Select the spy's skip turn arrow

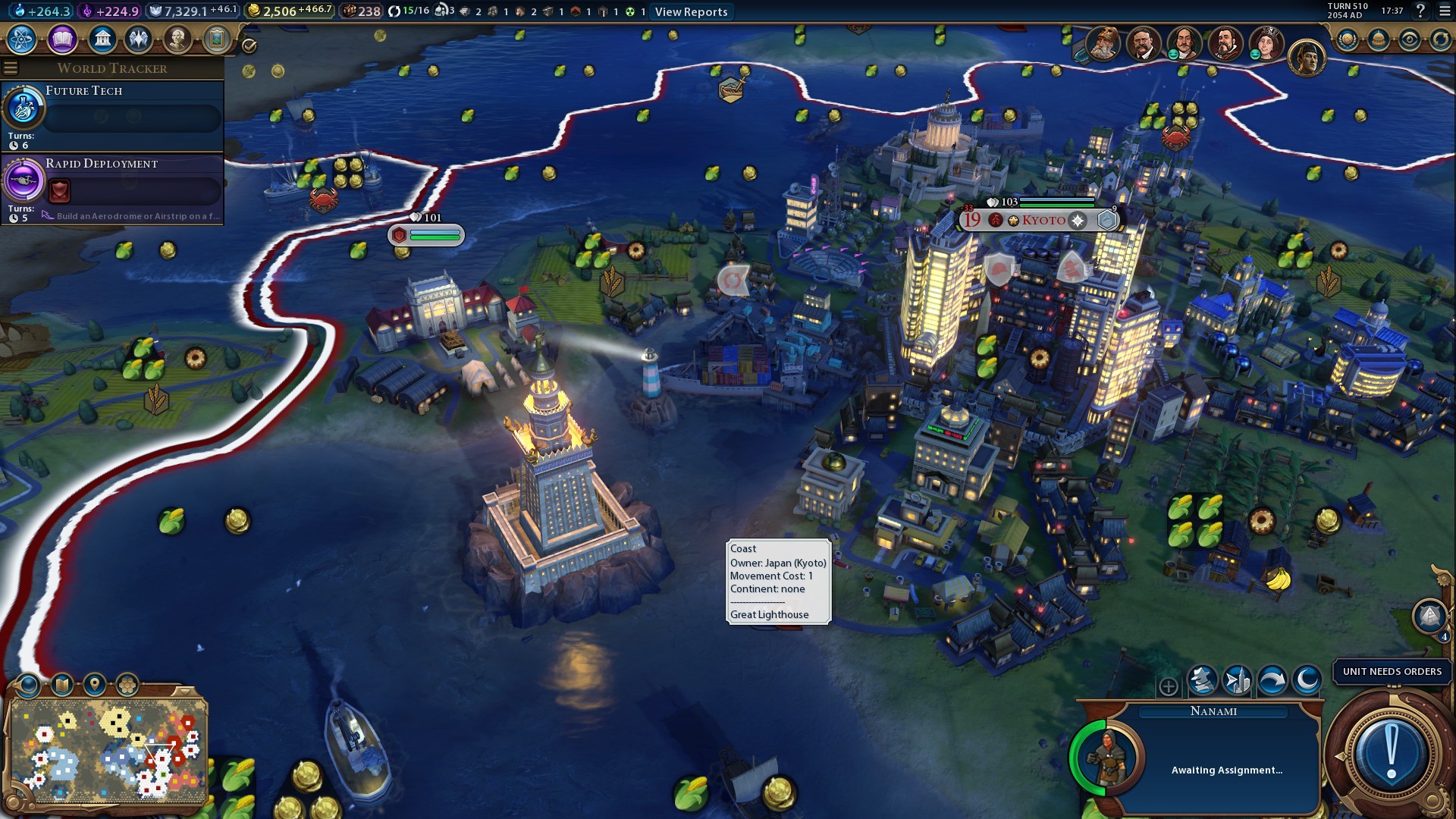tap(1272, 680)
